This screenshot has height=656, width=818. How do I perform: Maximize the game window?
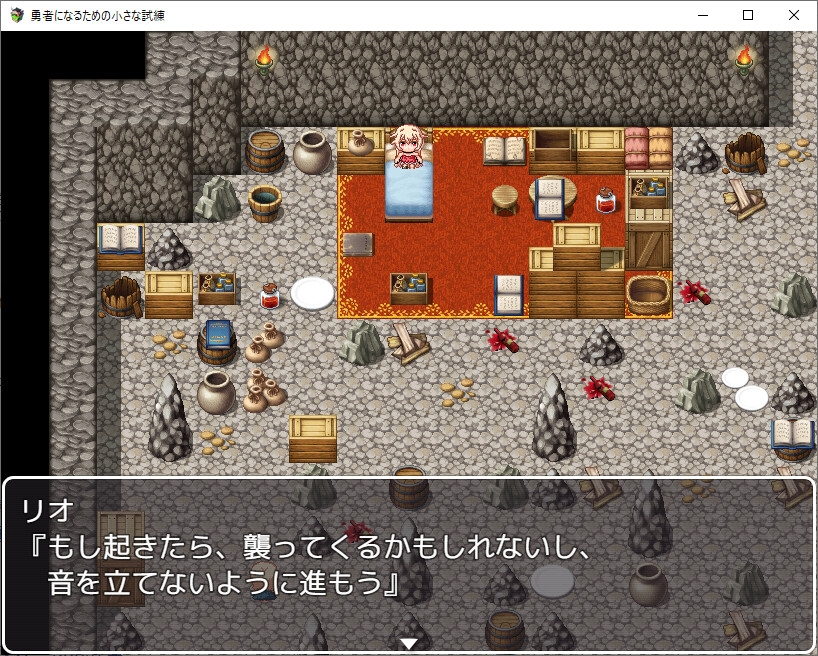748,15
